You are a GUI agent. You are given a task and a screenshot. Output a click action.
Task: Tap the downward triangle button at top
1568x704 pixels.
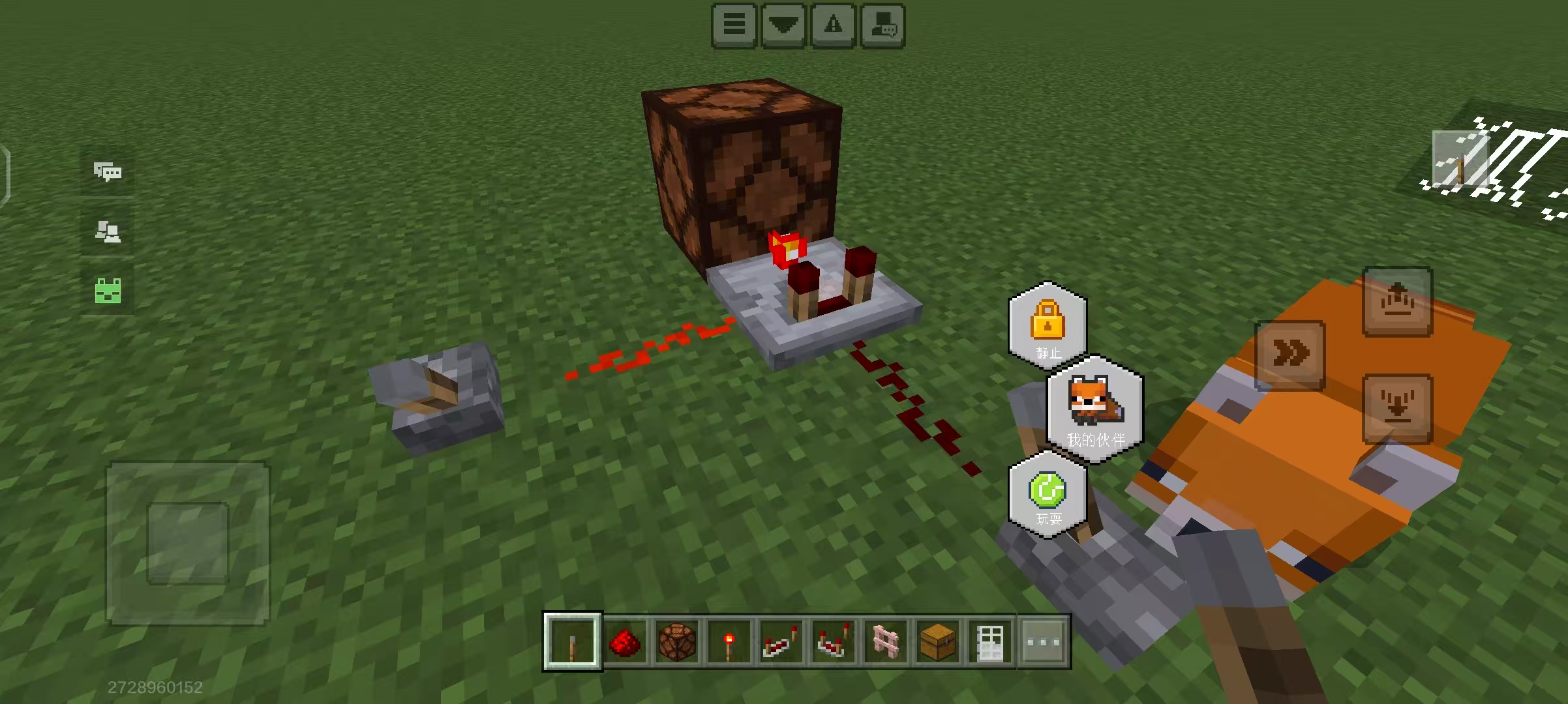(783, 25)
